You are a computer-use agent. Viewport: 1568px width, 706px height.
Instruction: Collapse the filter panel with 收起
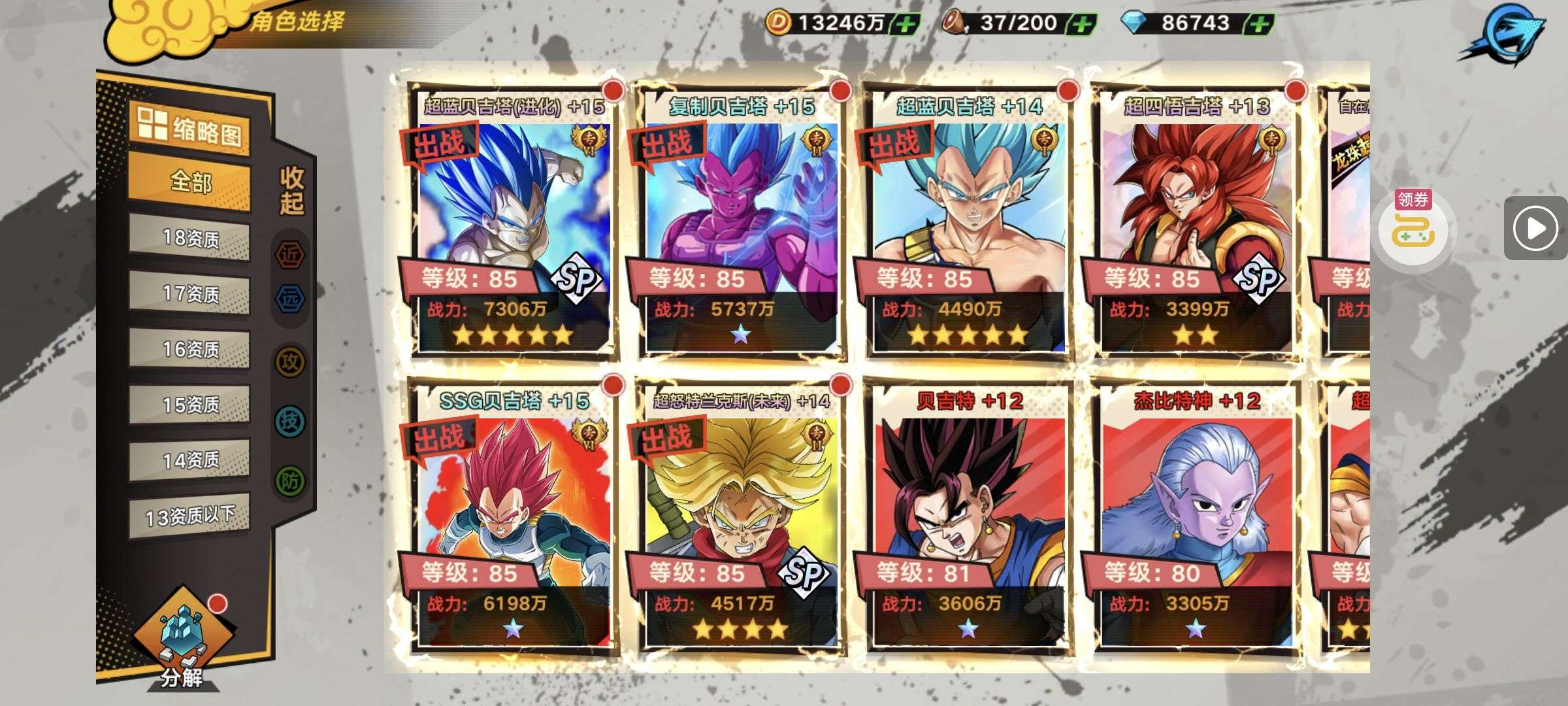tap(291, 190)
